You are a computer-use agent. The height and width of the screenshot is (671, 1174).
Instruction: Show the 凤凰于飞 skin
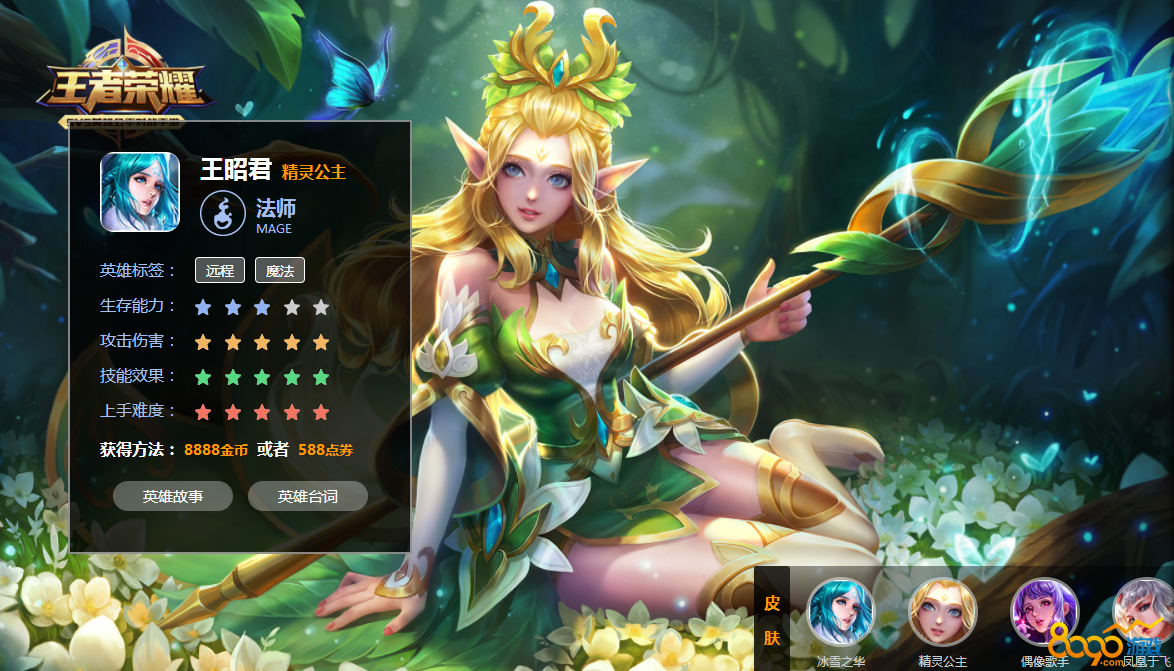coord(1144,612)
